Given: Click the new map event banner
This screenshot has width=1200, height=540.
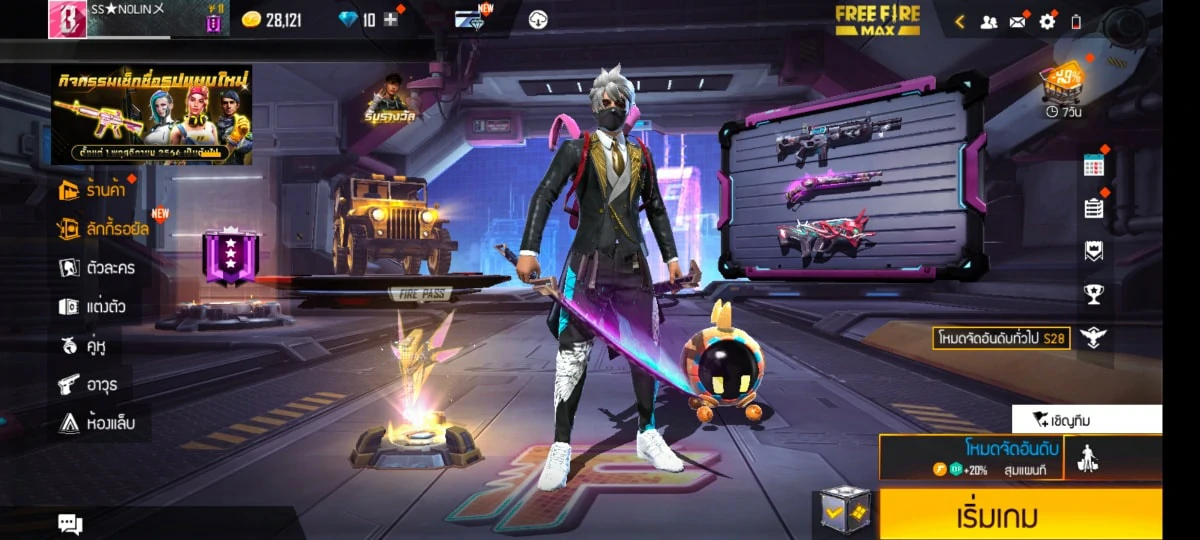Looking at the screenshot, I should [x=152, y=114].
